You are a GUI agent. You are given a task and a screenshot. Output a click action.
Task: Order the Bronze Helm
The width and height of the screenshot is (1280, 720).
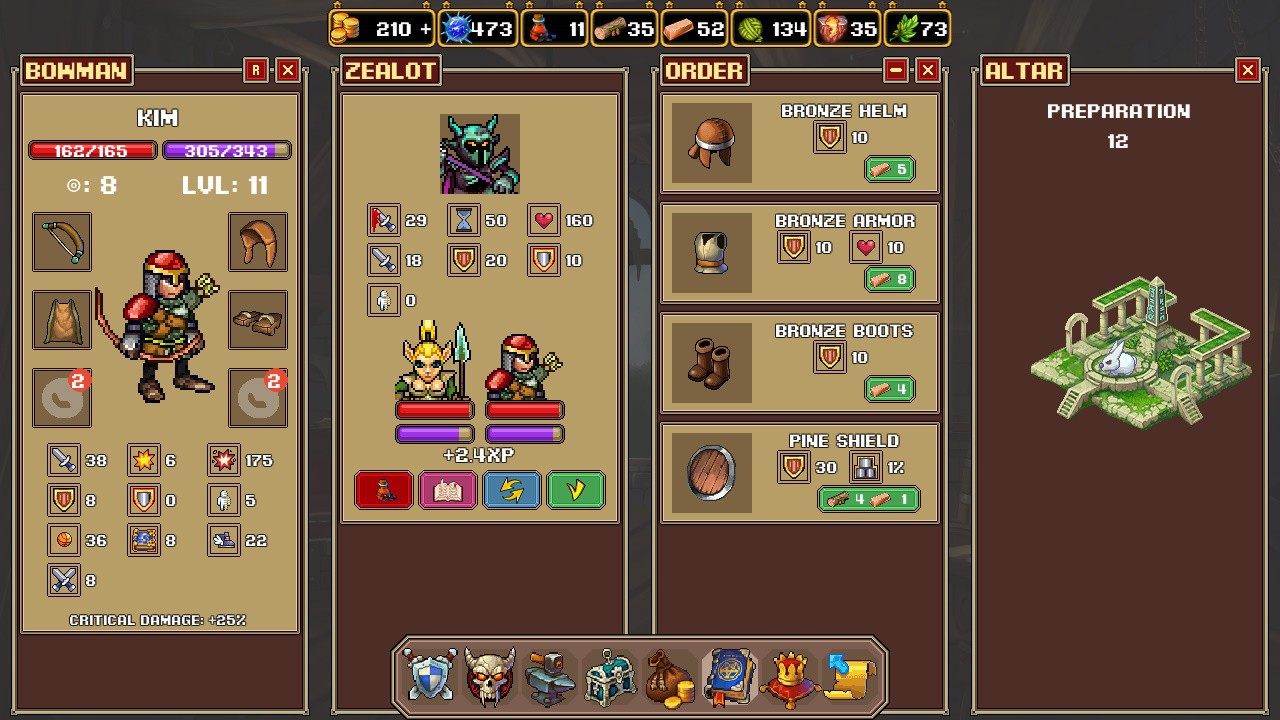tap(889, 169)
